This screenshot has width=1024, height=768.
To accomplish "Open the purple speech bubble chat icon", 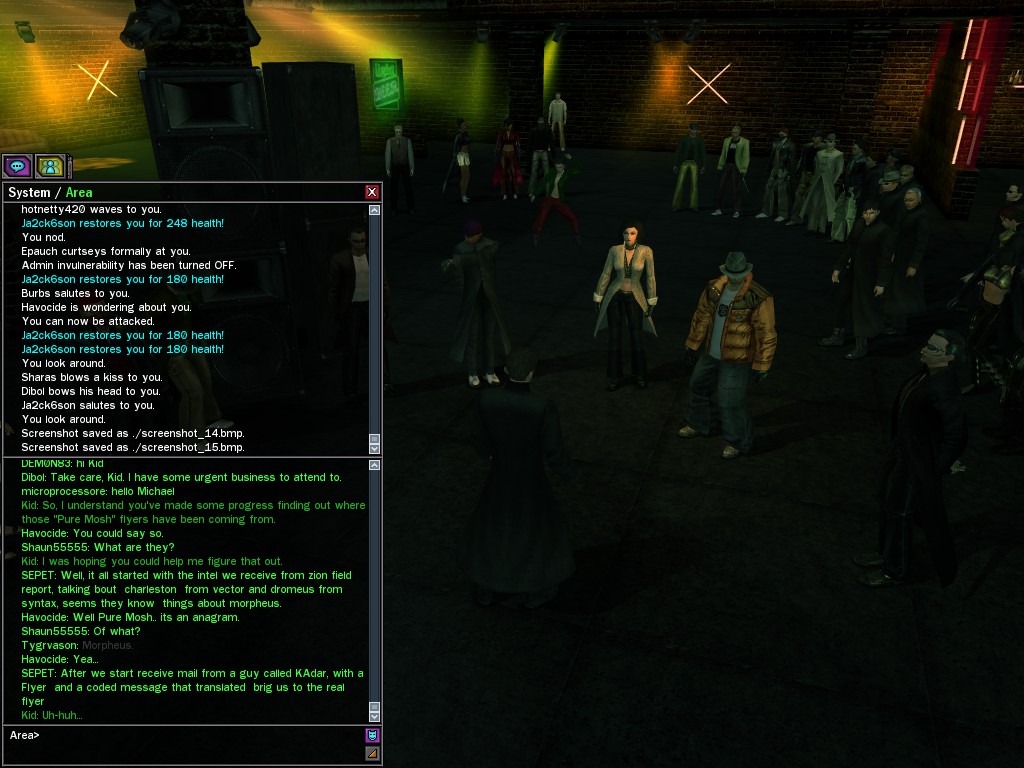I will coord(16,166).
